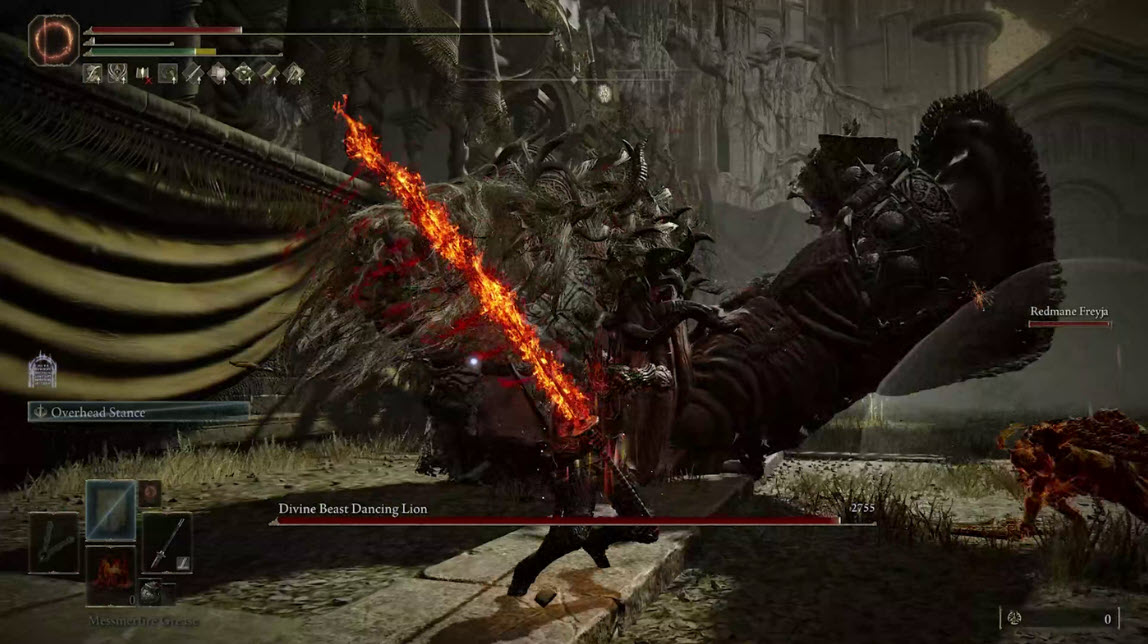Viewport: 1148px width, 644px height.
Task: Click the right-hand katana weapon slot
Action: tap(166, 542)
